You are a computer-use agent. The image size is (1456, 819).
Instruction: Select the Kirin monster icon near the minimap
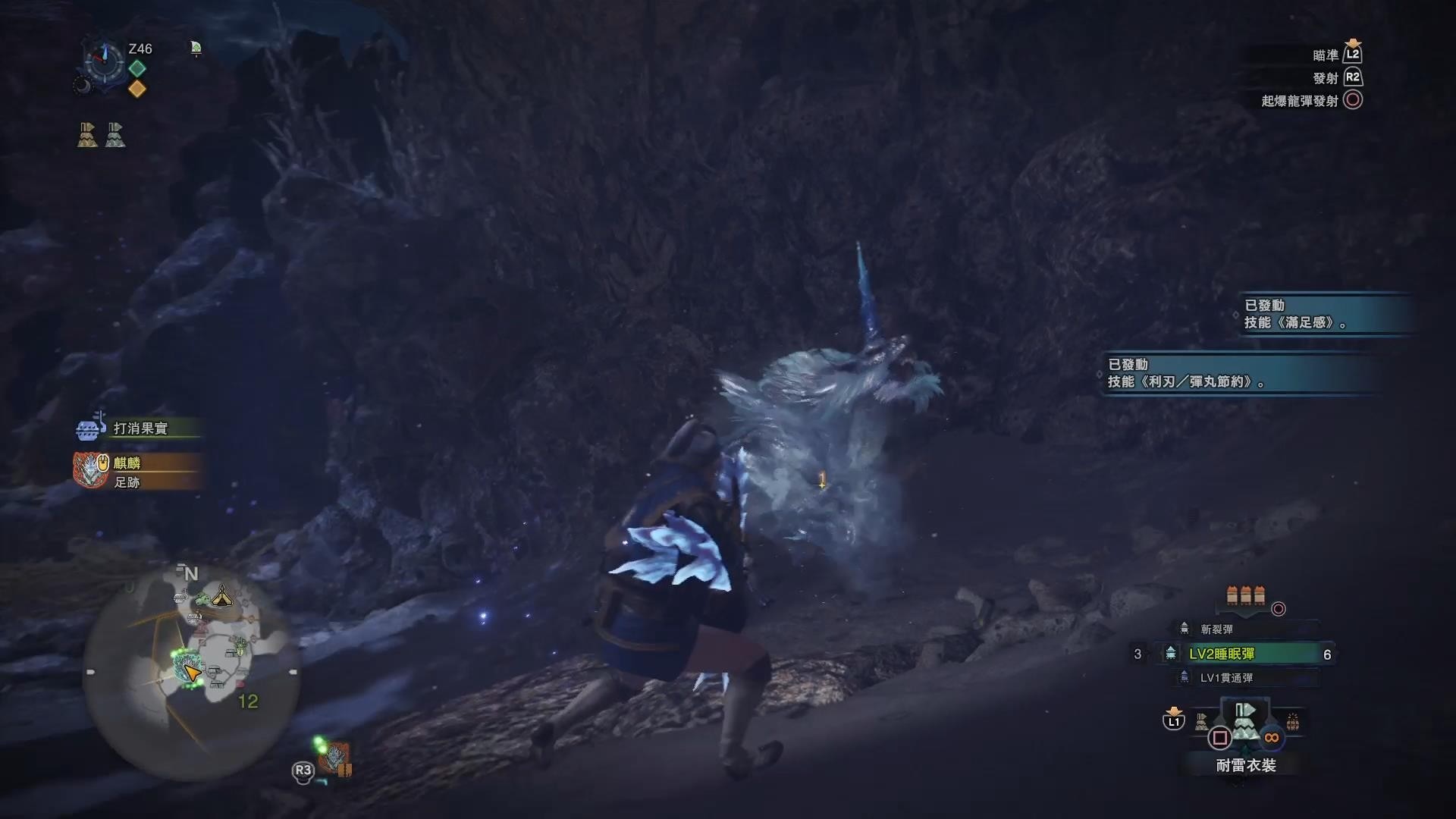coord(335,758)
